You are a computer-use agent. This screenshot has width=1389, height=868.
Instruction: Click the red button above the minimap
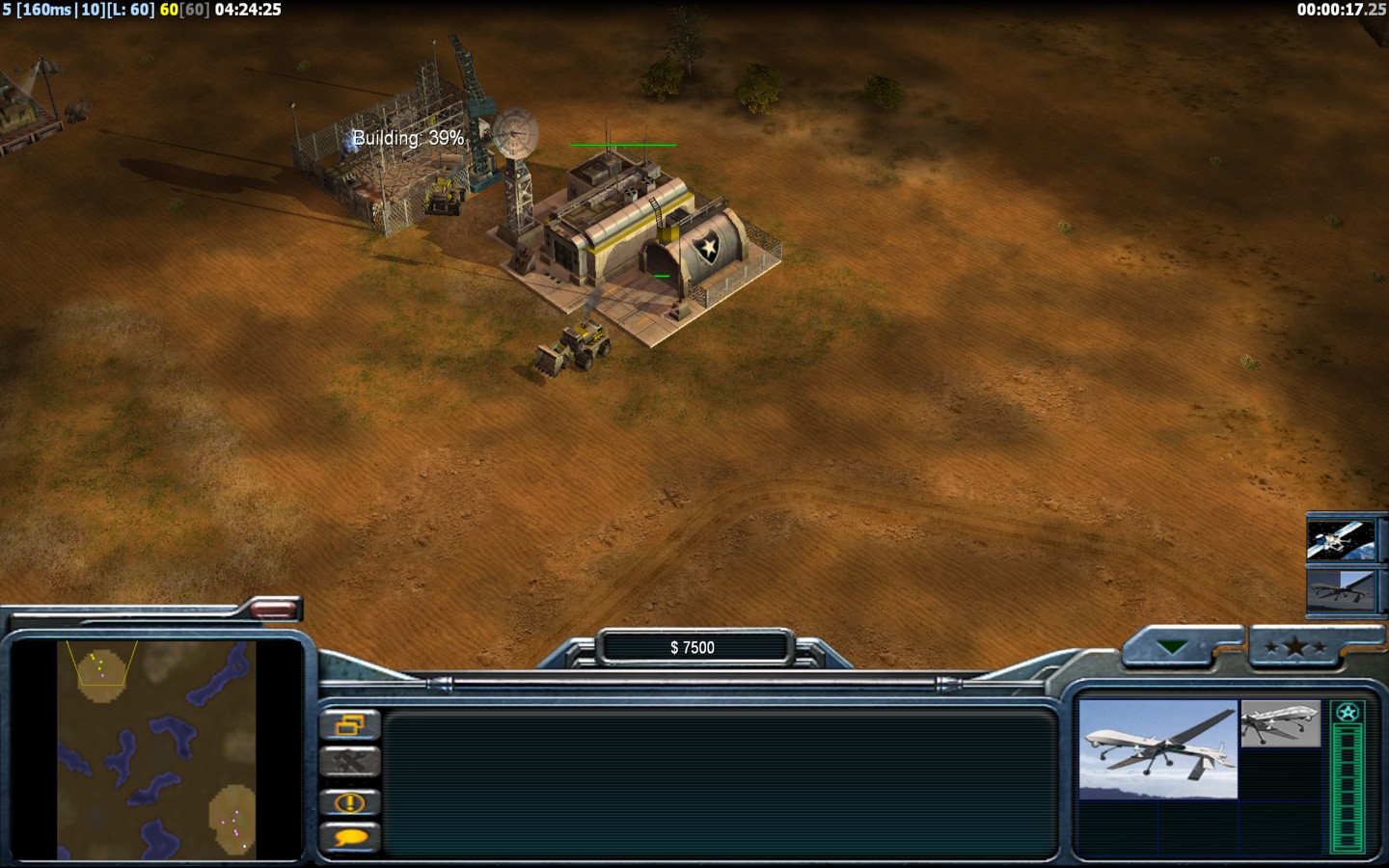[274, 609]
